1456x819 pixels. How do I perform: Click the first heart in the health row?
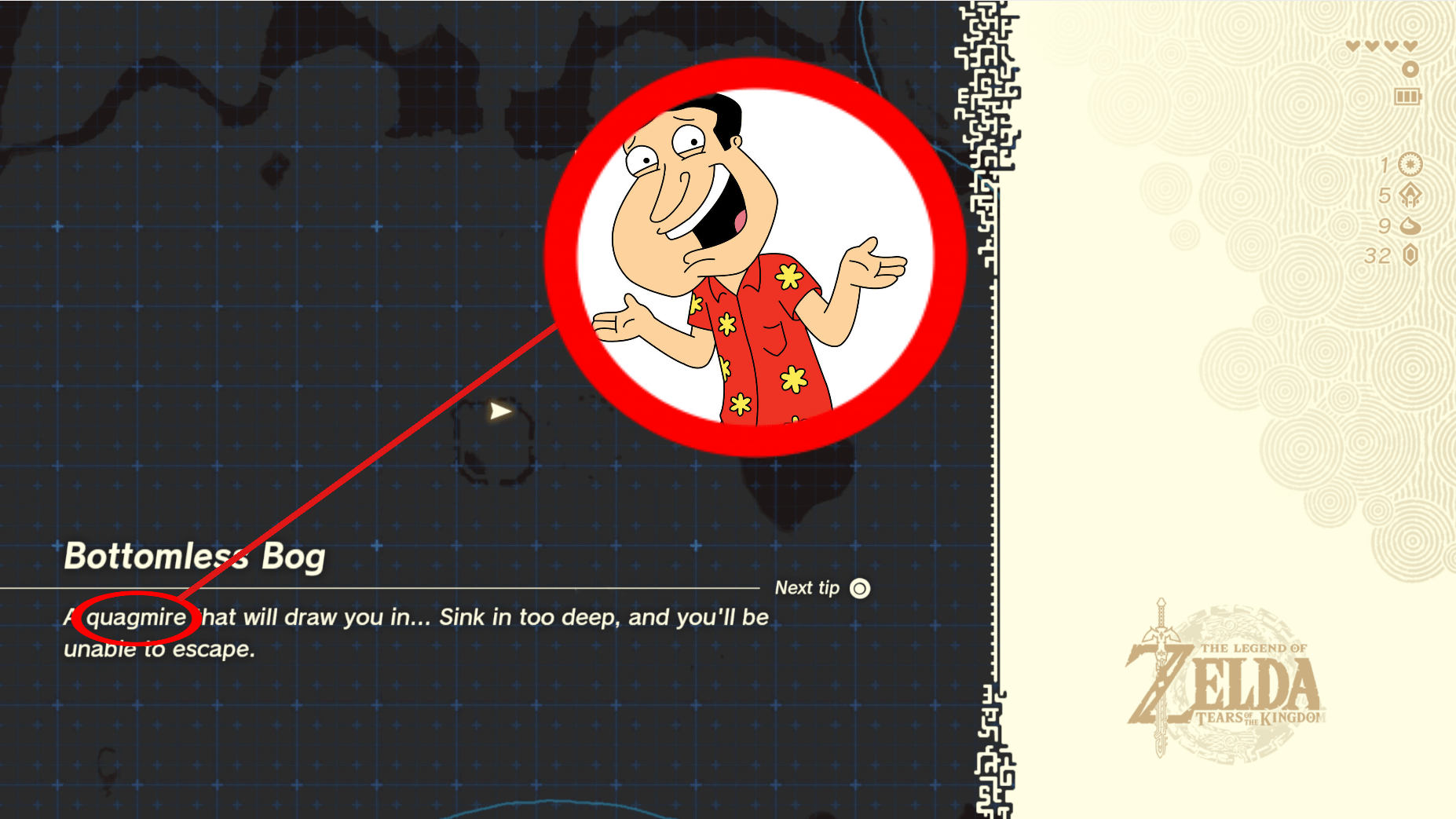point(1352,46)
